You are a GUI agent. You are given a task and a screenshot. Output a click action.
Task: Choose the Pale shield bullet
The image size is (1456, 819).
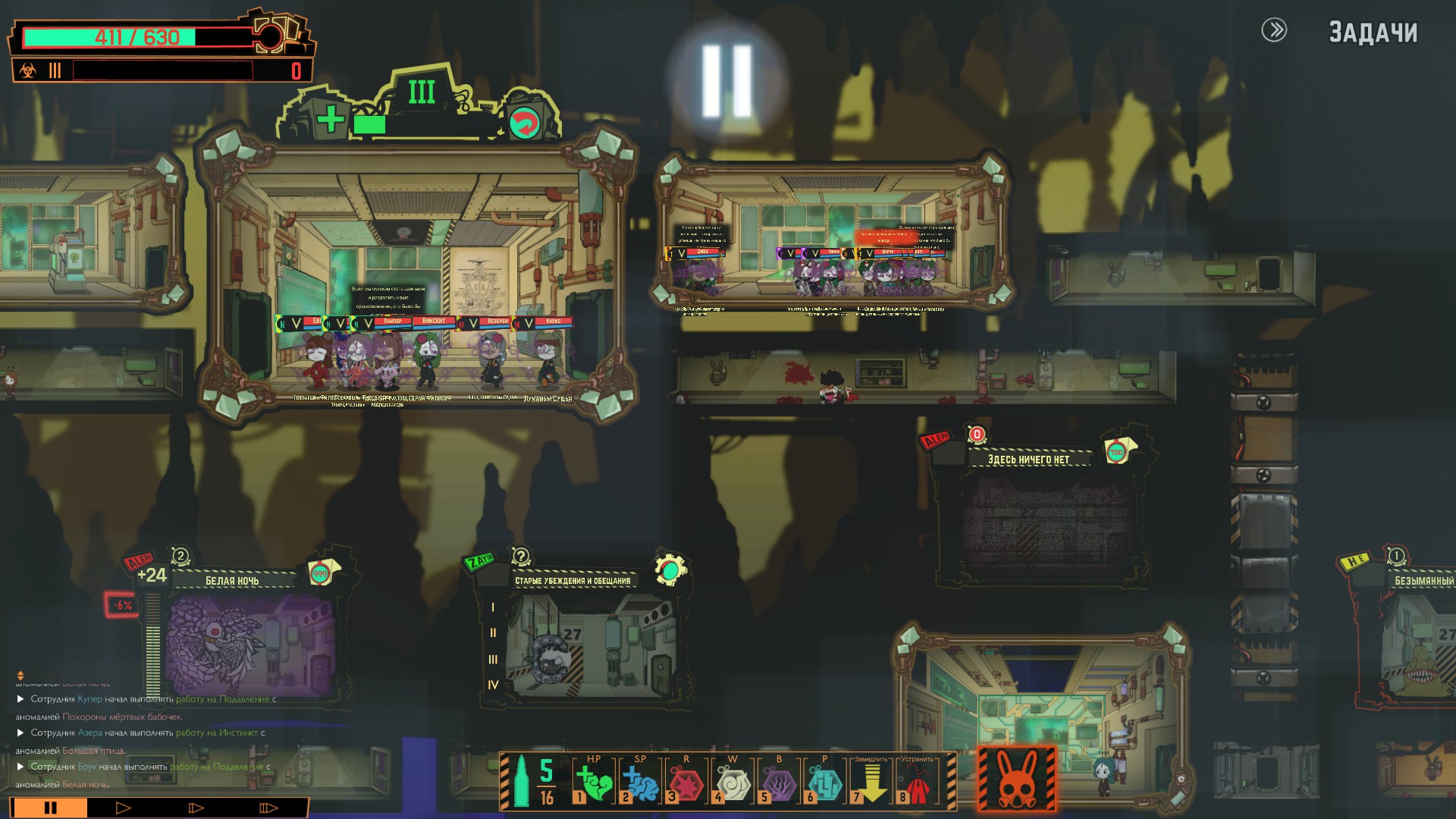(825, 783)
